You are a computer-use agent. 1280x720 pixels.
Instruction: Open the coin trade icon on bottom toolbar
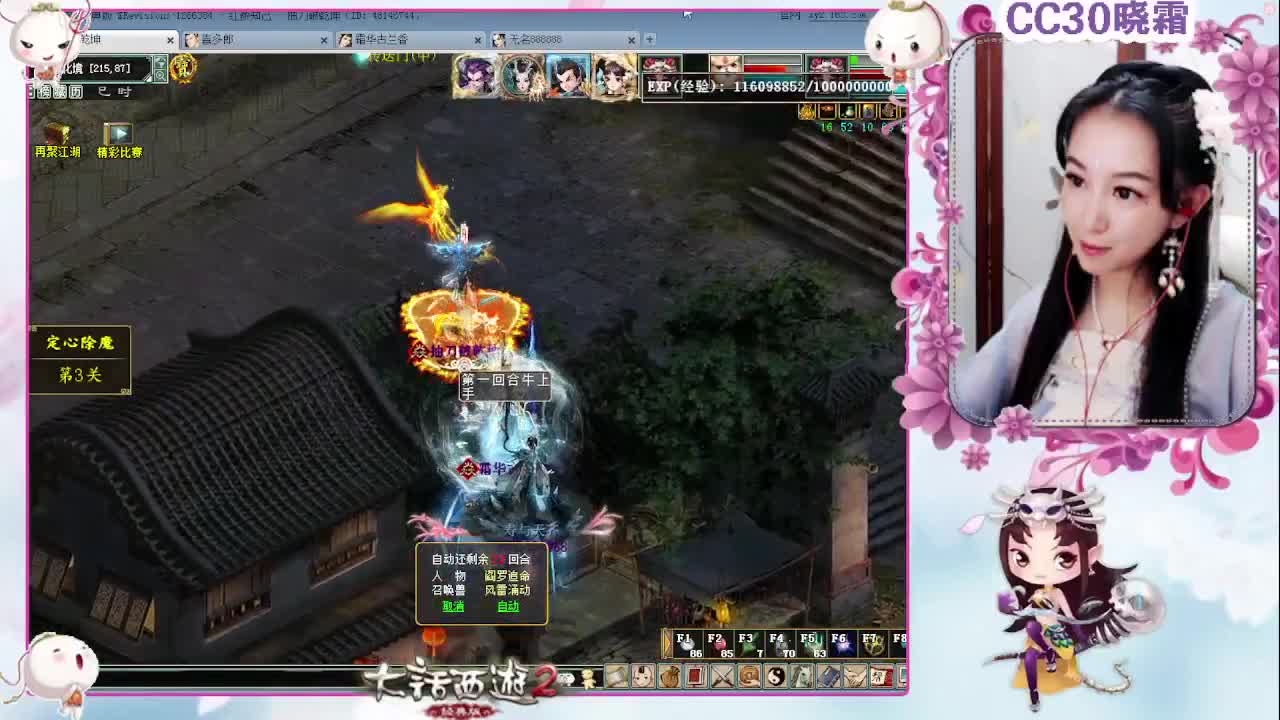click(x=750, y=677)
